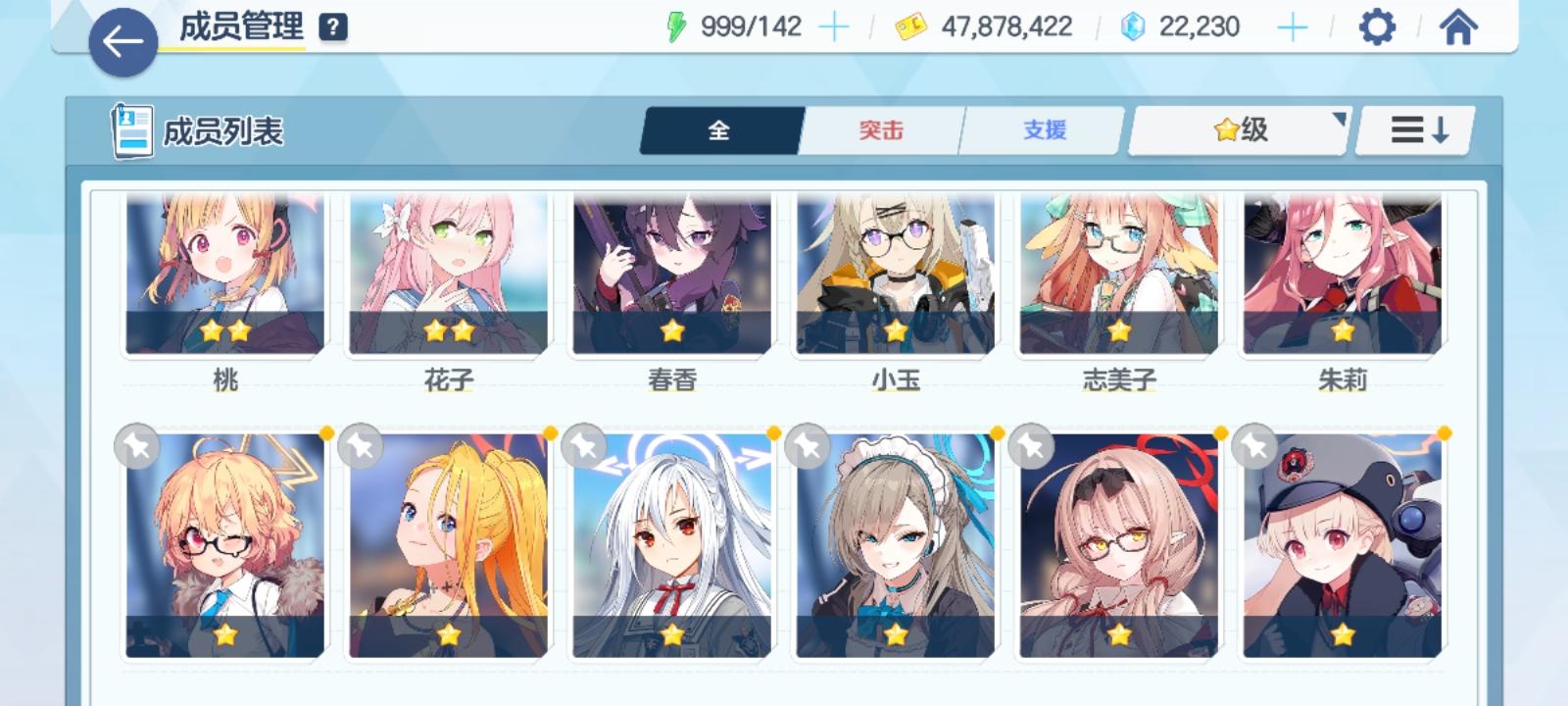Open the star level filter dropdown
Viewport: 1568px width, 706px height.
[1237, 129]
